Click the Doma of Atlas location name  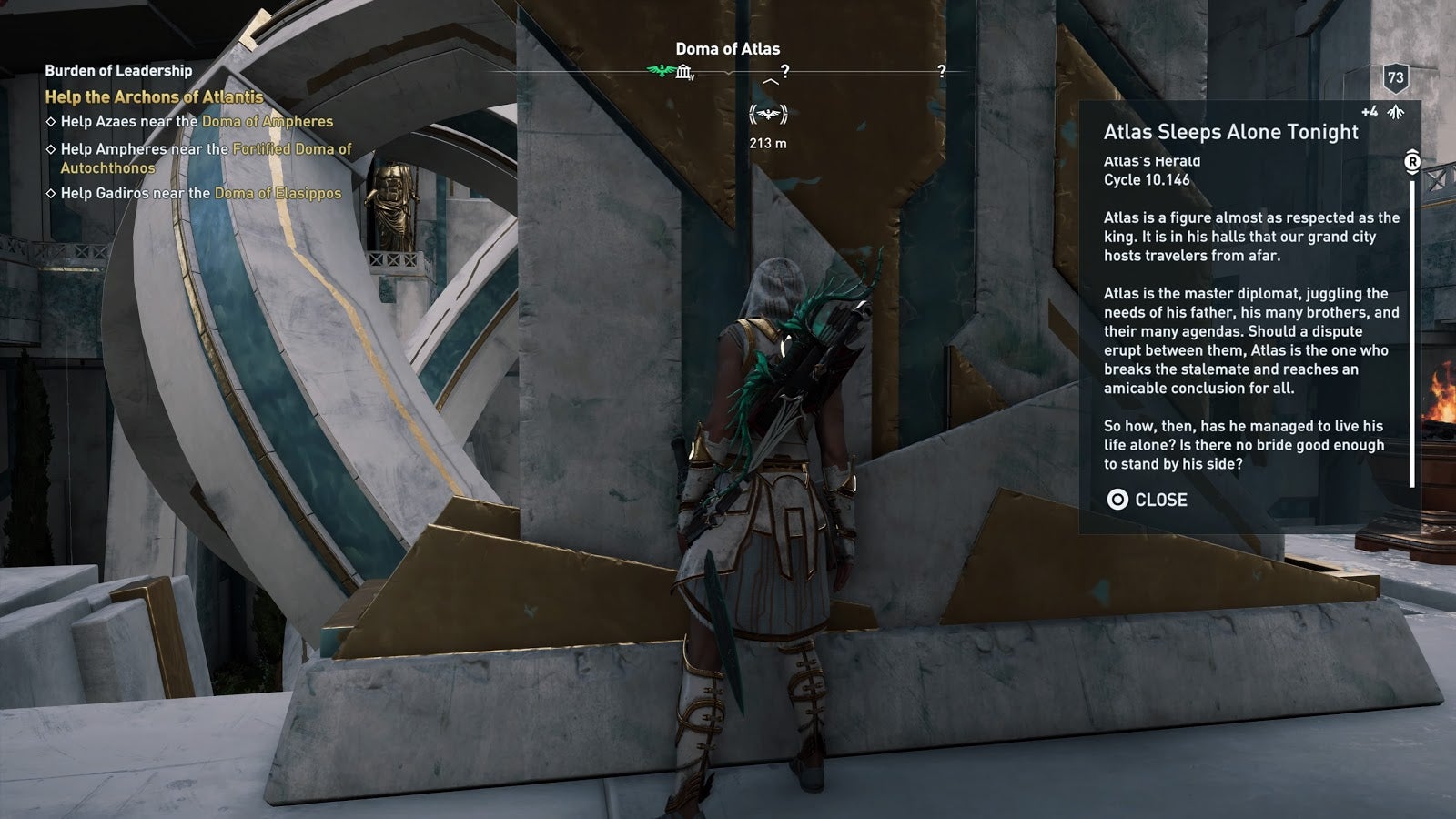coord(727,49)
